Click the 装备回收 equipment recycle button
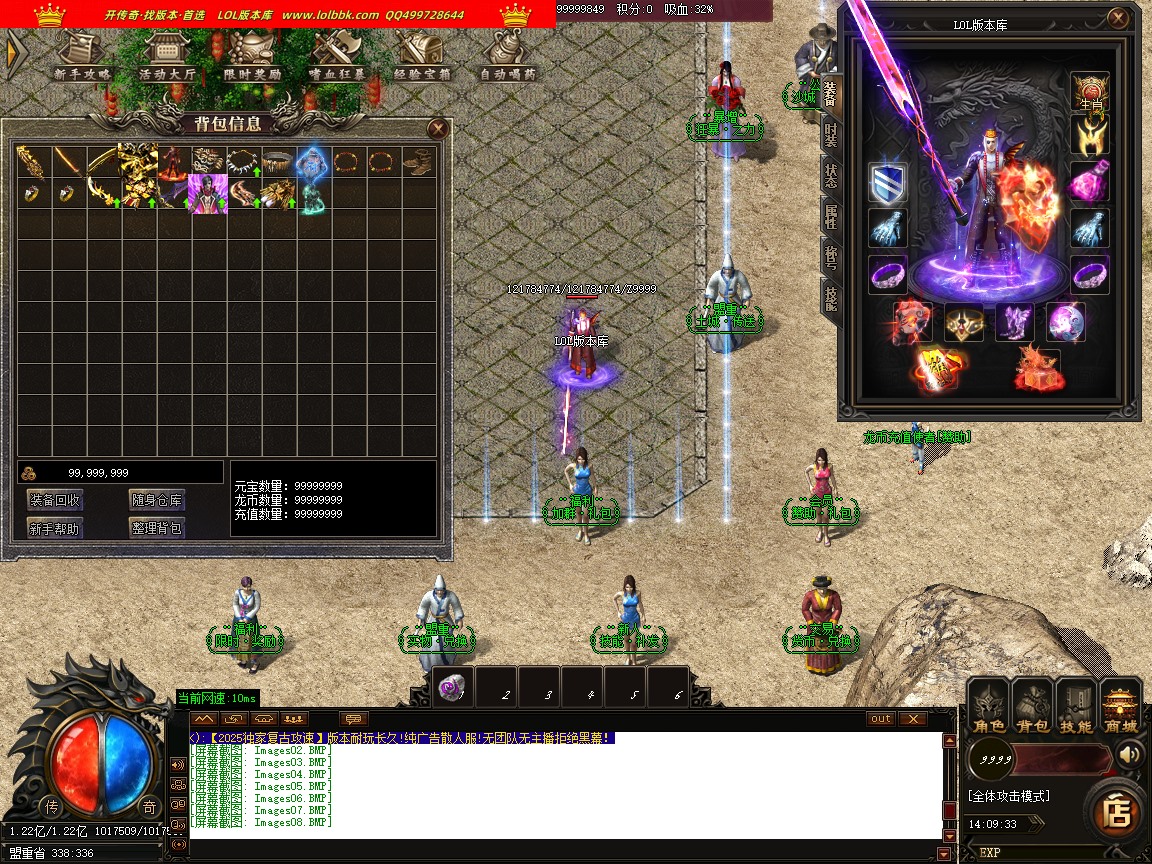The image size is (1152, 864). [x=55, y=500]
